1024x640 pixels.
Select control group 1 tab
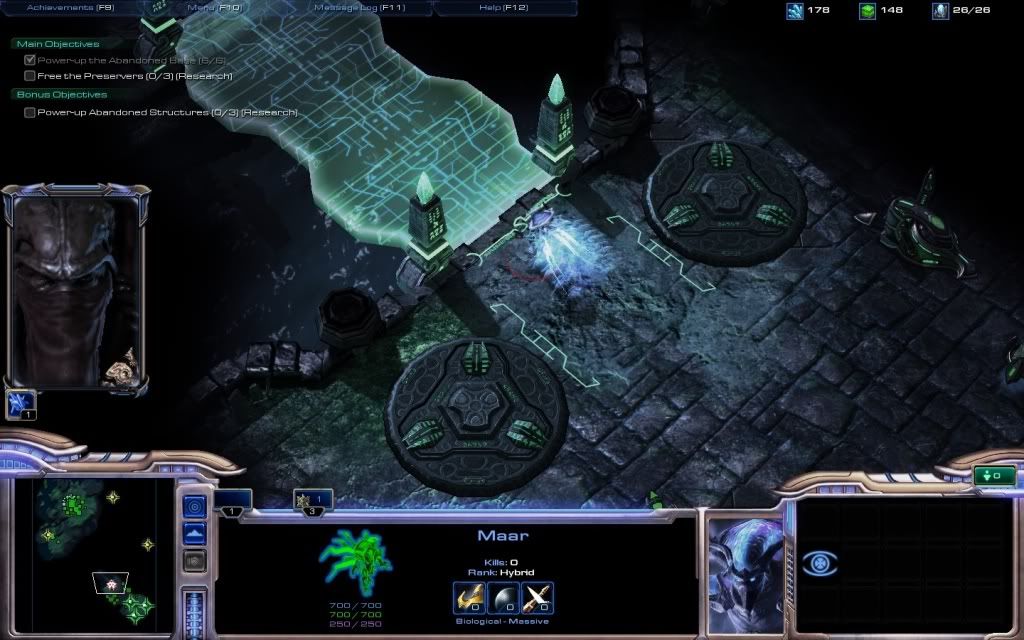pyautogui.click(x=232, y=501)
